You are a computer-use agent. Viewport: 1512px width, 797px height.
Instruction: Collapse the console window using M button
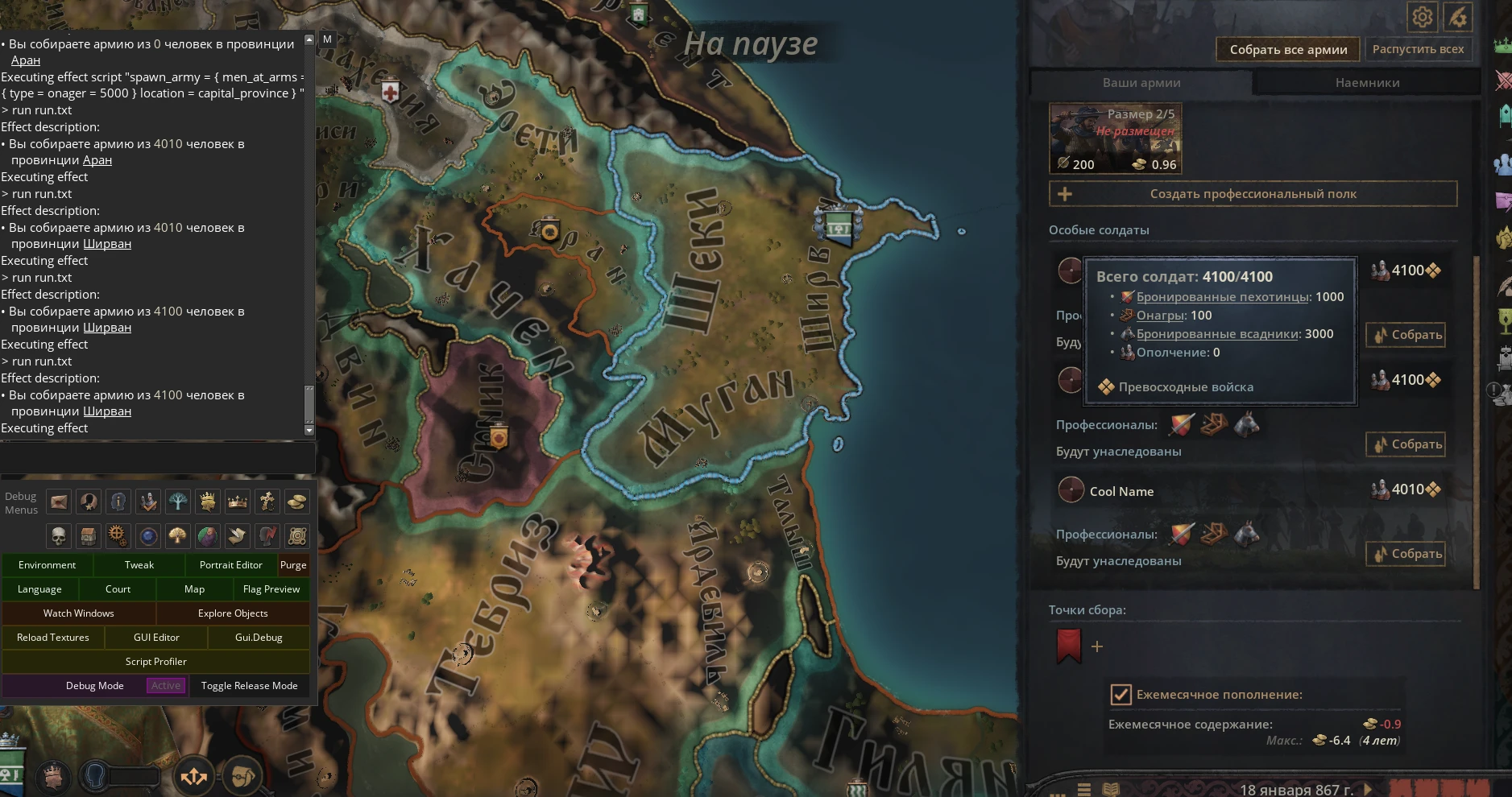pyautogui.click(x=327, y=39)
